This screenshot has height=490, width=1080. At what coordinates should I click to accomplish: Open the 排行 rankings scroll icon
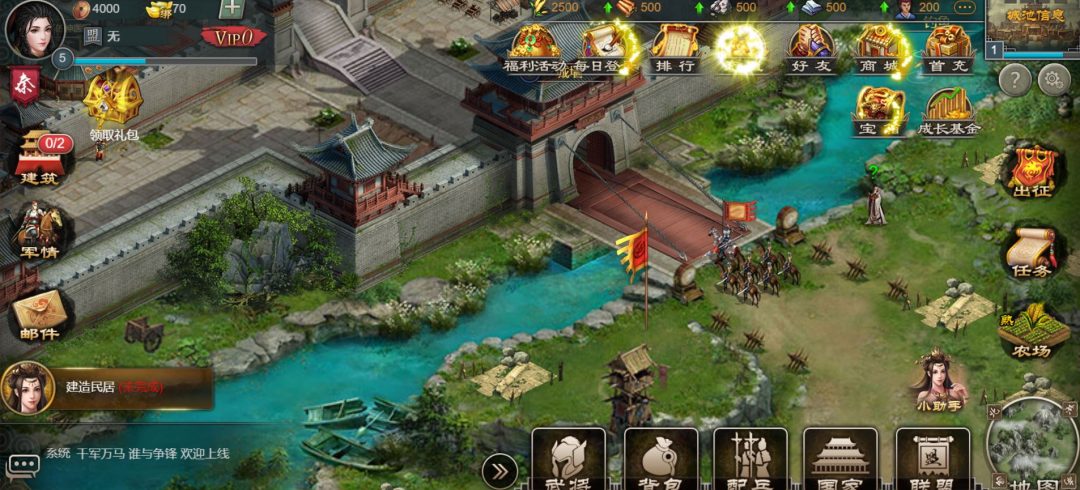[675, 50]
